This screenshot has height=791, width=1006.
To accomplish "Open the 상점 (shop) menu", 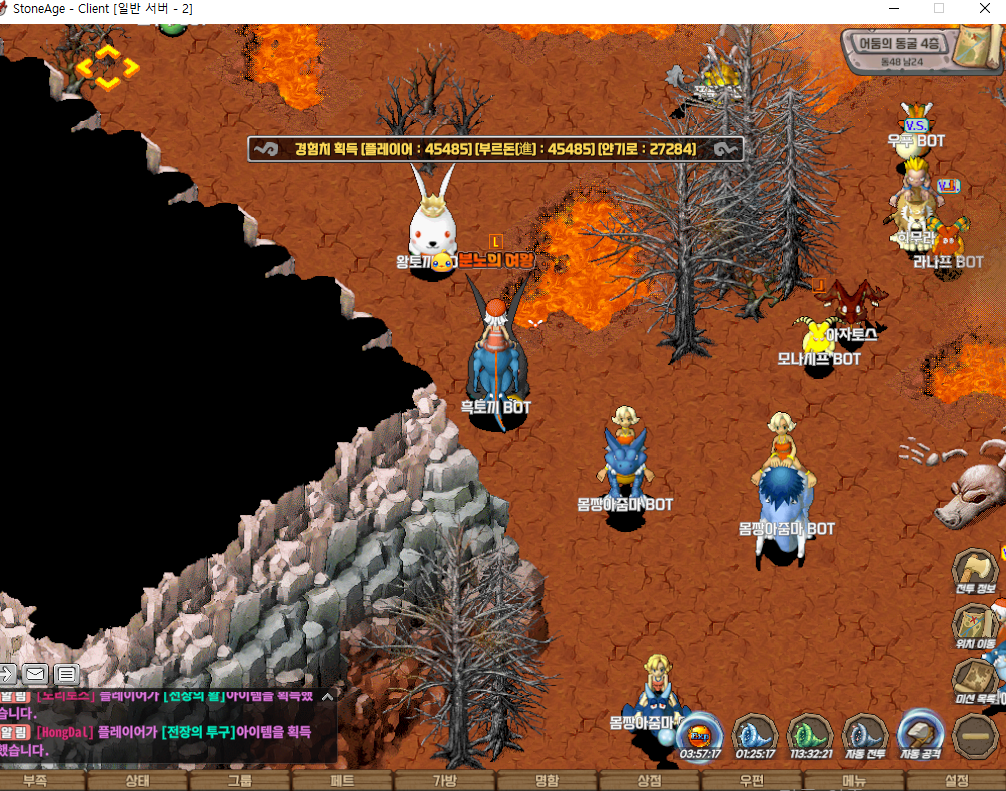I will click(x=649, y=781).
